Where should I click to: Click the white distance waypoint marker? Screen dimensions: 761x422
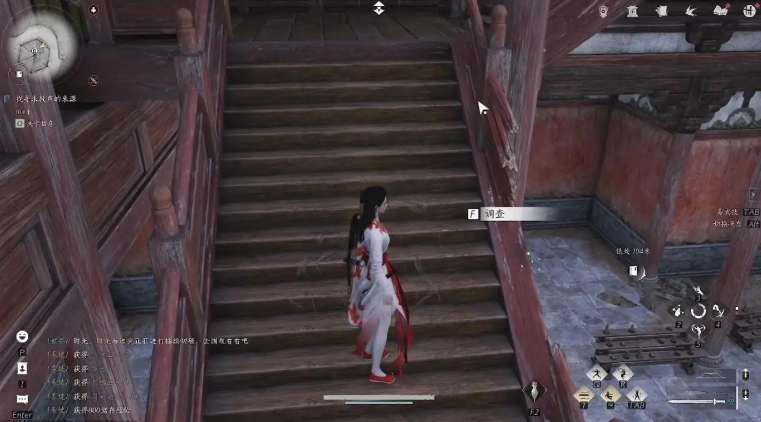point(634,270)
